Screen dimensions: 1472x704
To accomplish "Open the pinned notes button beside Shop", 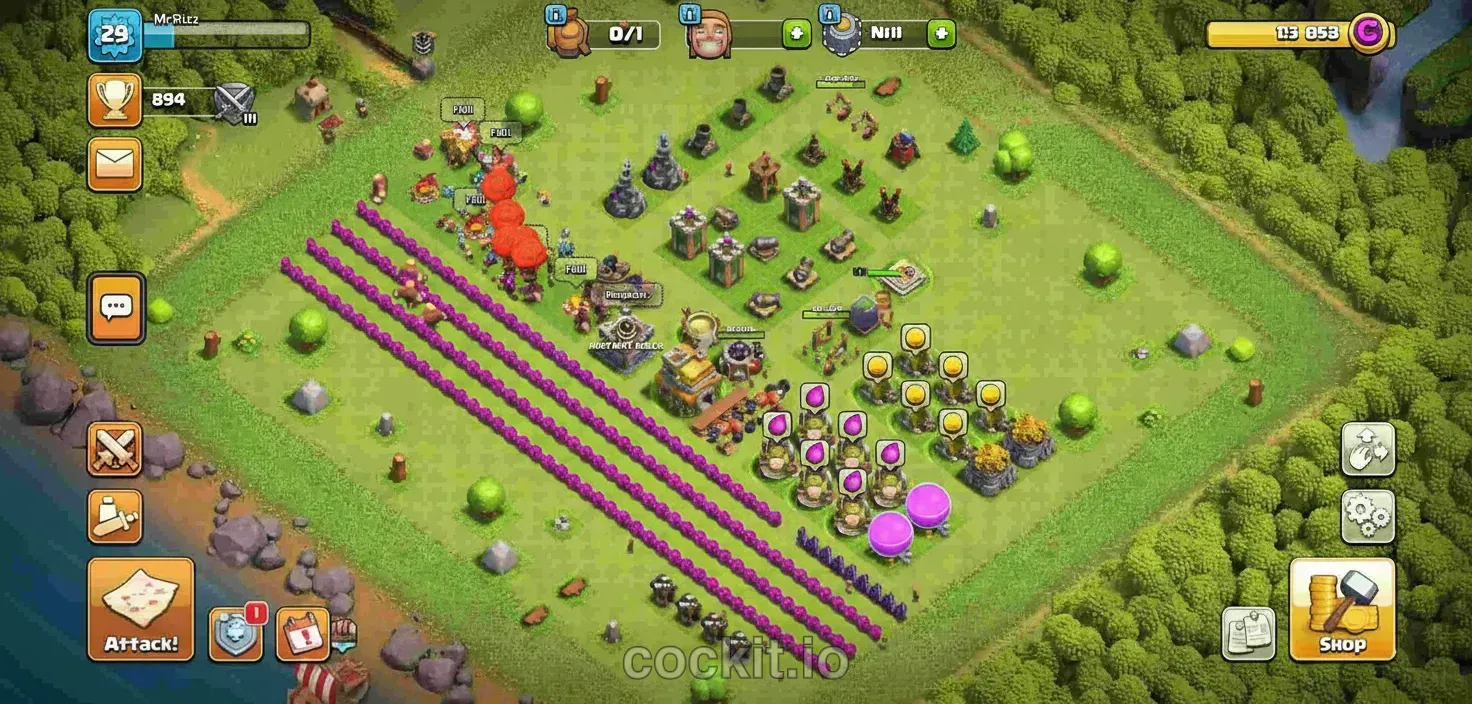I will [x=1249, y=633].
